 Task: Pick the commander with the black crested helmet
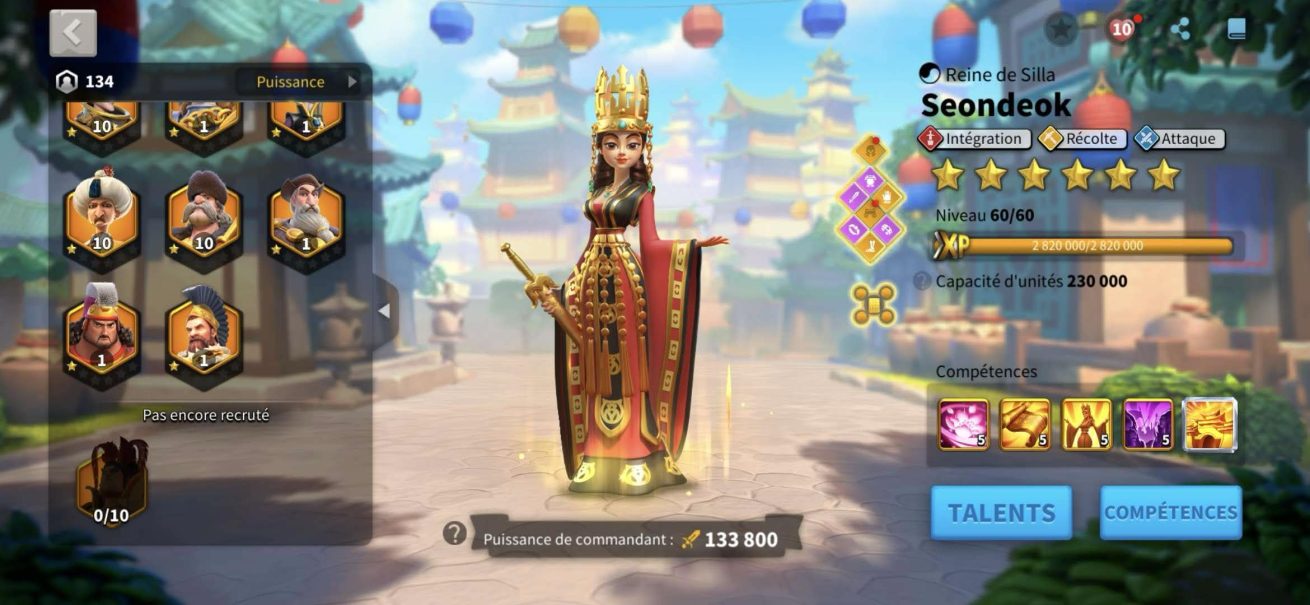(x=204, y=330)
